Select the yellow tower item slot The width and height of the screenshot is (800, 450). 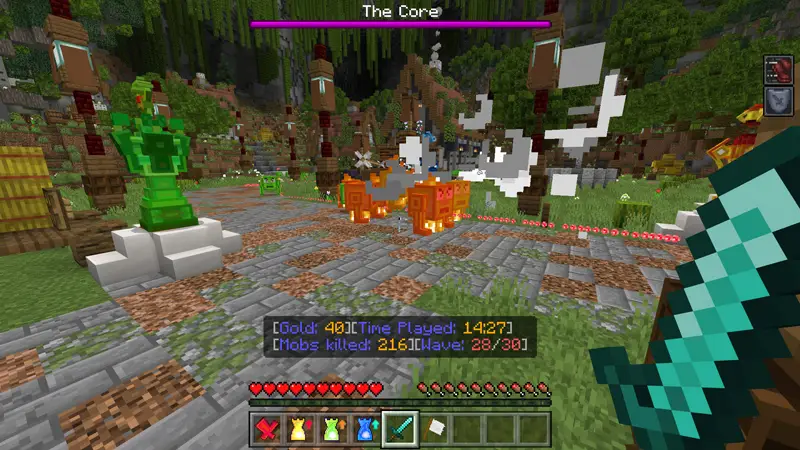pyautogui.click(x=299, y=428)
